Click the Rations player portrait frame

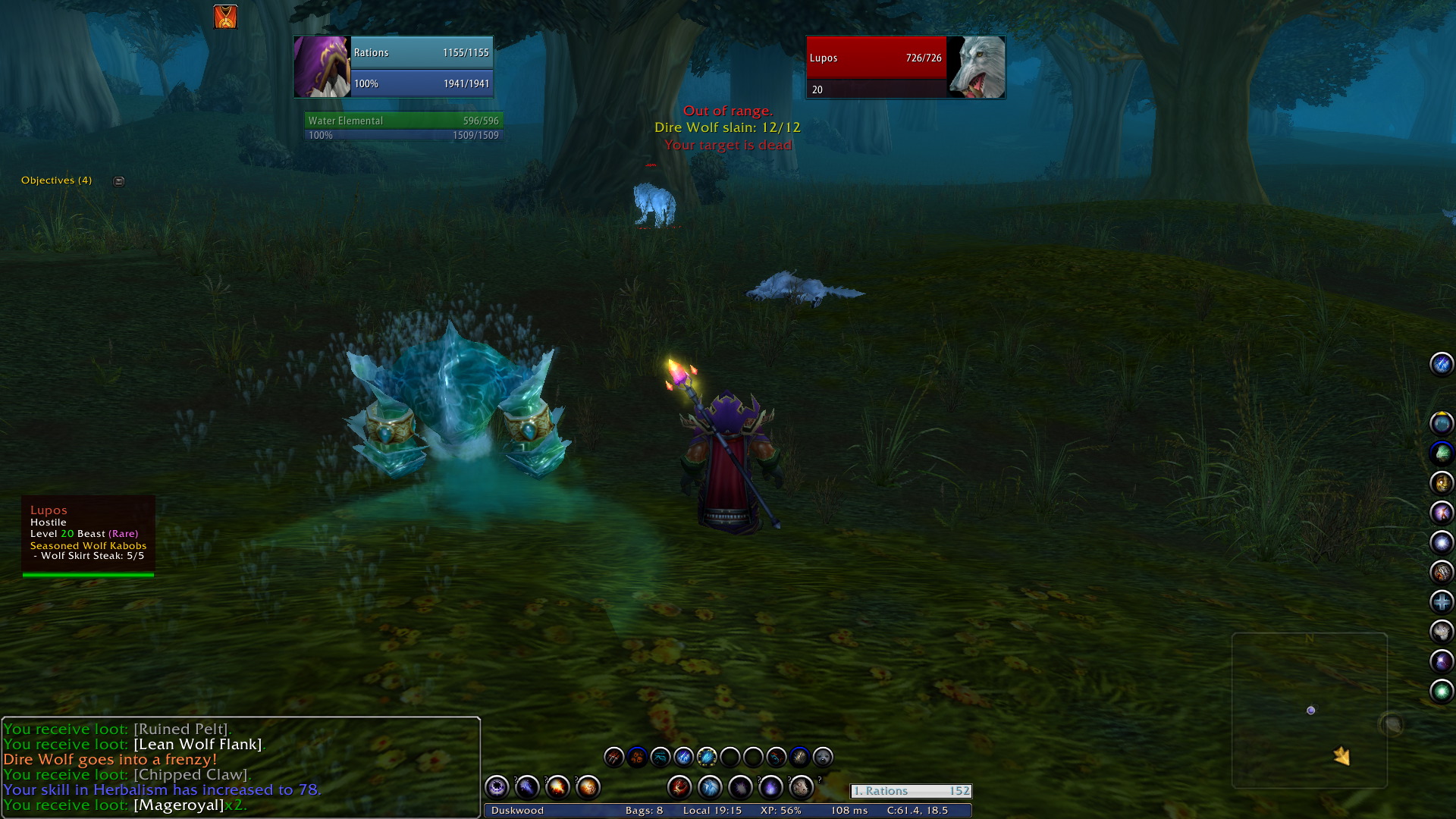(x=322, y=67)
